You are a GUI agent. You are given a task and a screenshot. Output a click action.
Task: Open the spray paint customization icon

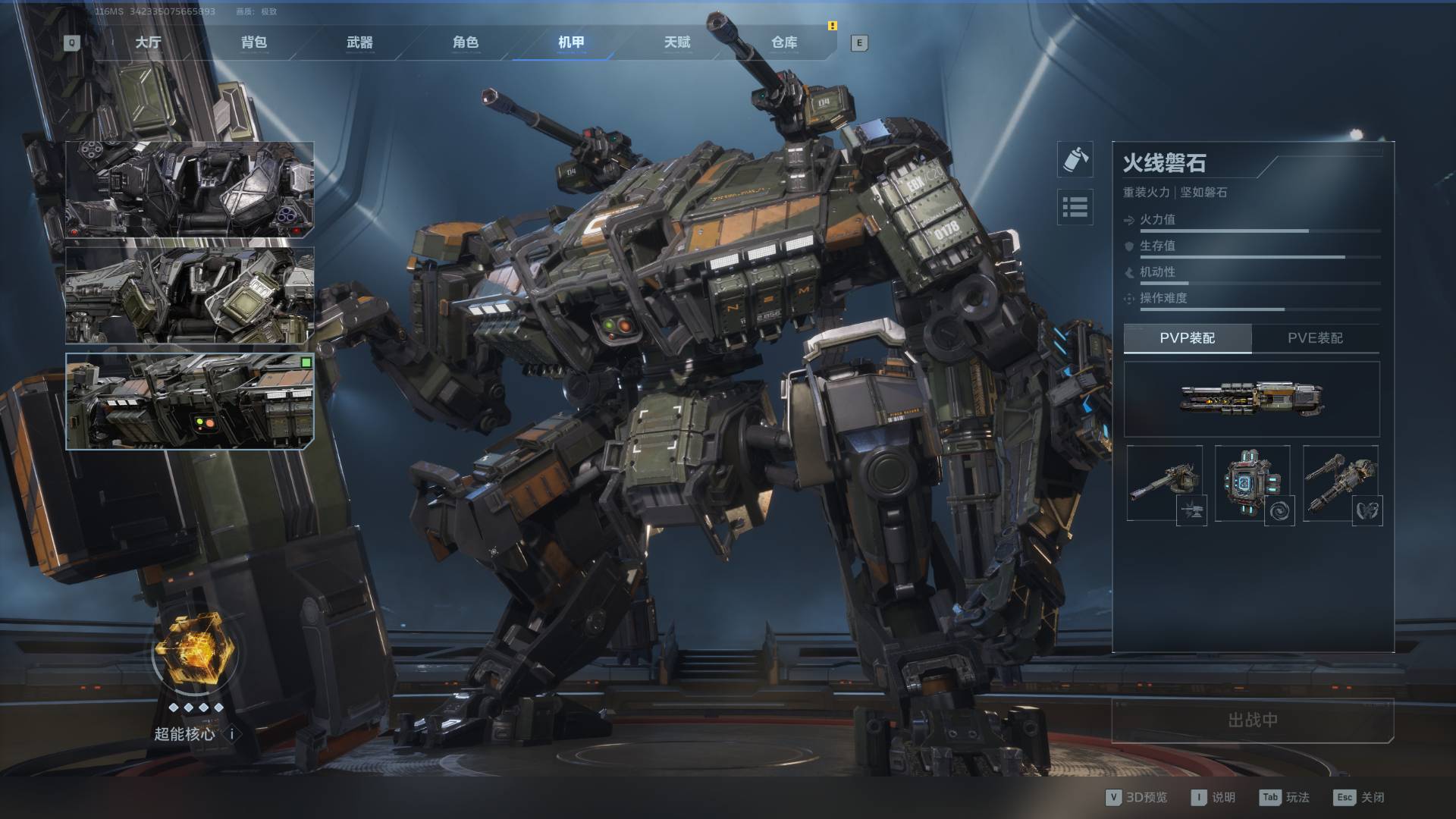(1075, 159)
